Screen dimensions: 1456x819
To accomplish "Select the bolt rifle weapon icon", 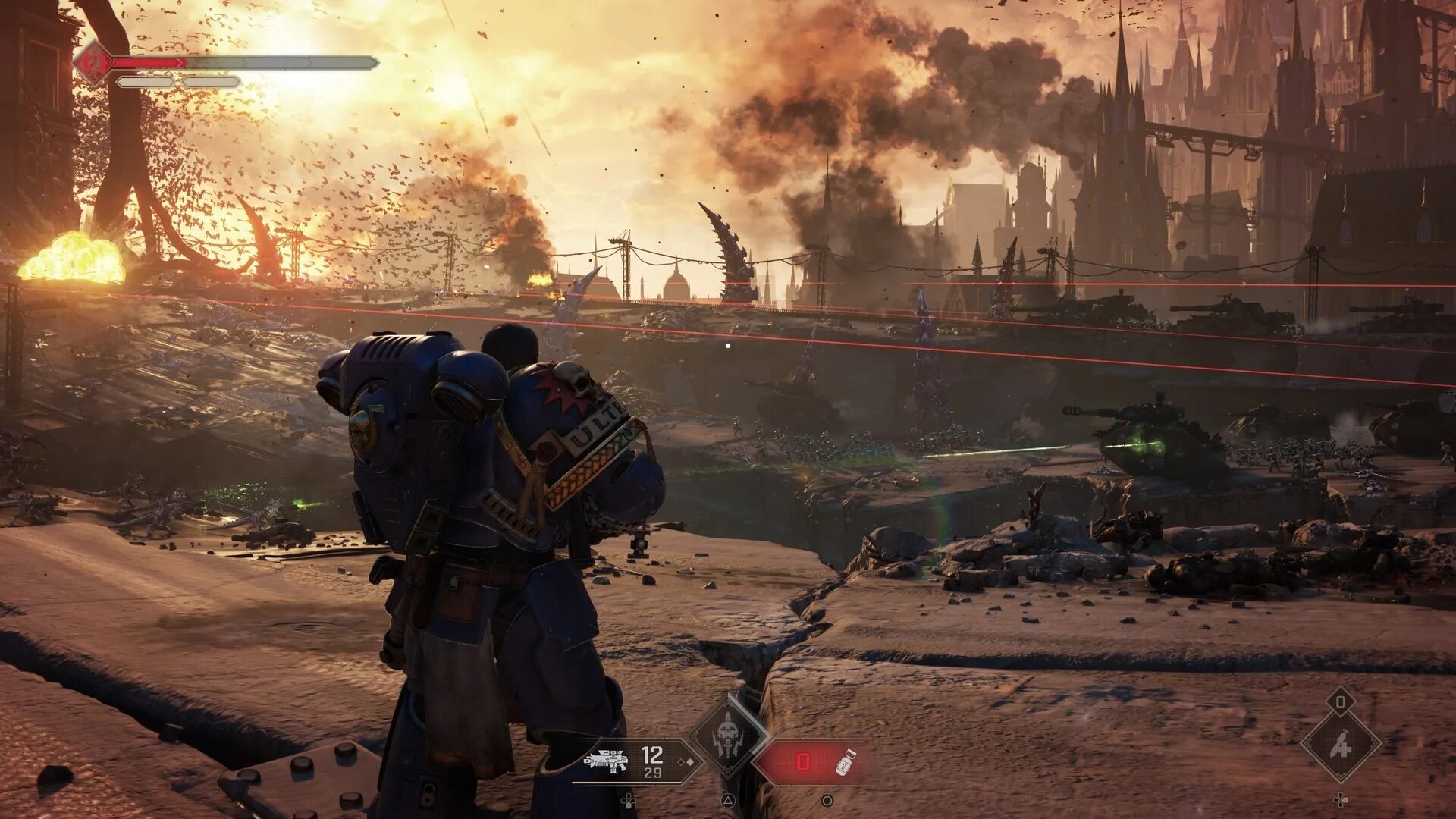I will point(607,761).
